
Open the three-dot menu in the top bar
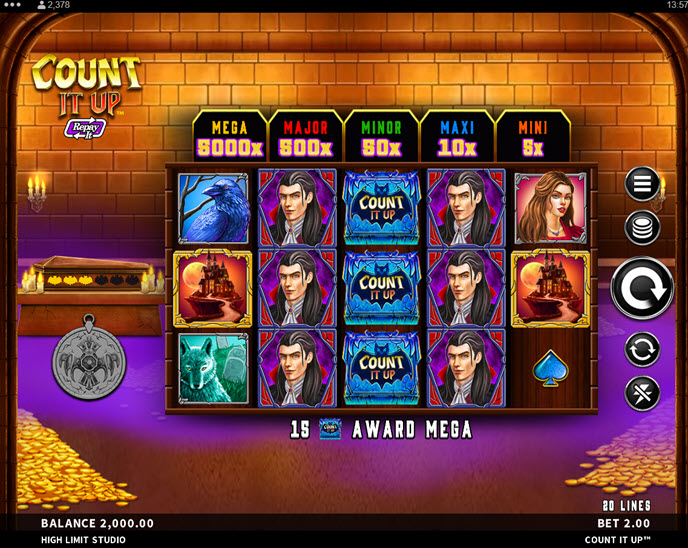(x=13, y=5)
